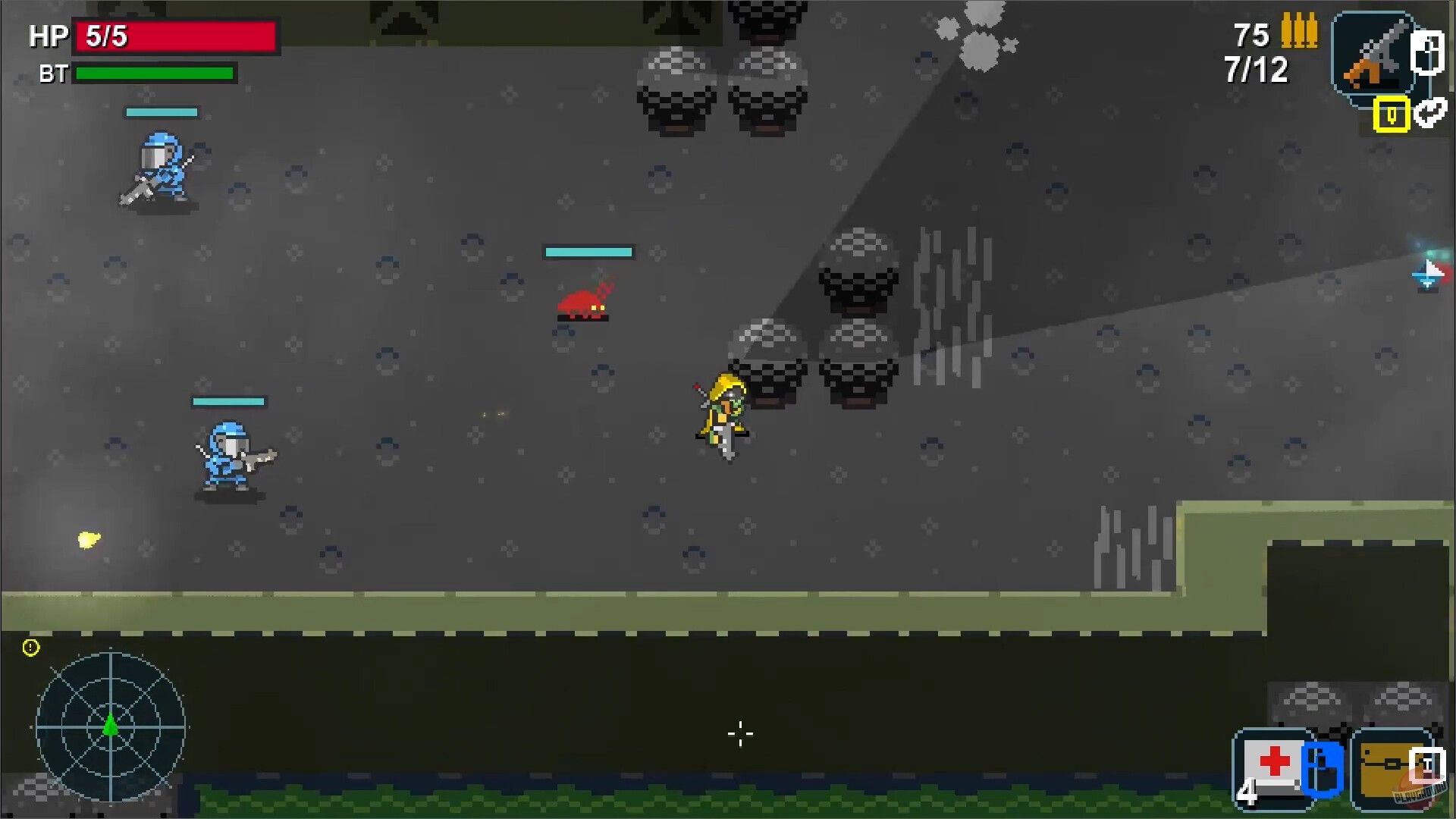
Task: Click the ammo count reading 7/12
Action: point(1254,71)
